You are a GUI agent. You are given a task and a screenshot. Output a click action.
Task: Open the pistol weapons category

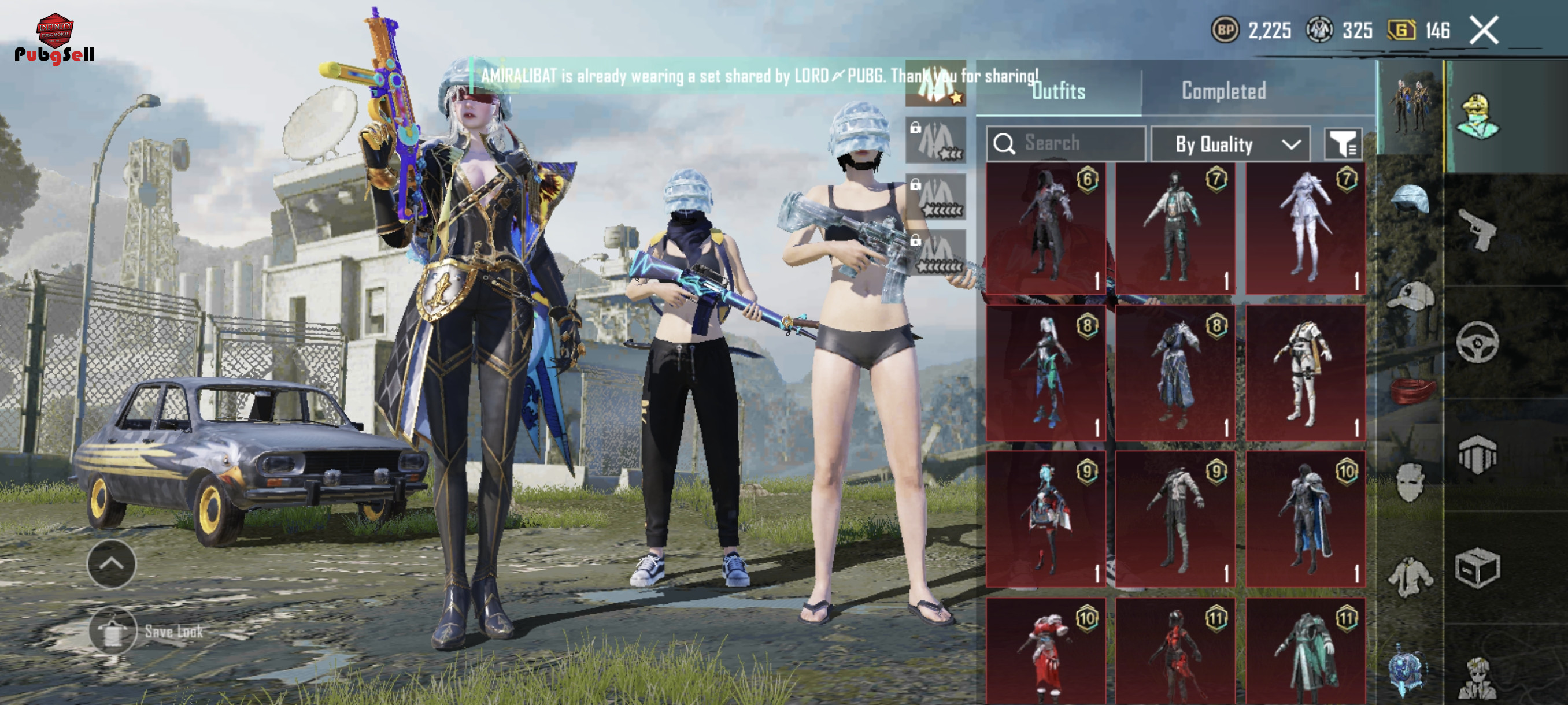tap(1478, 229)
